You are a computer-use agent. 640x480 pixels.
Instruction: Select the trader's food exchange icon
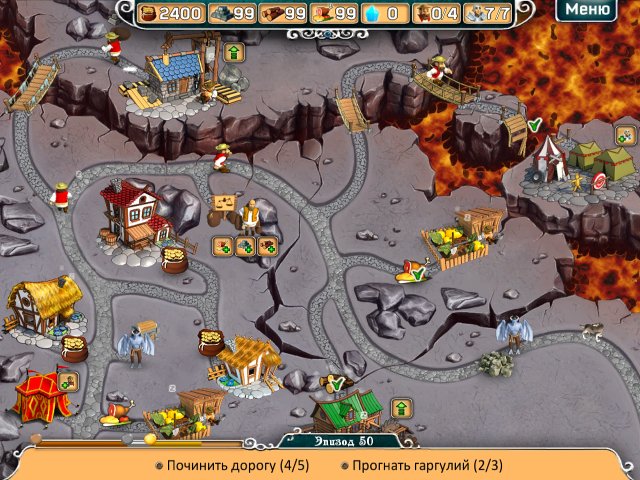[223, 246]
